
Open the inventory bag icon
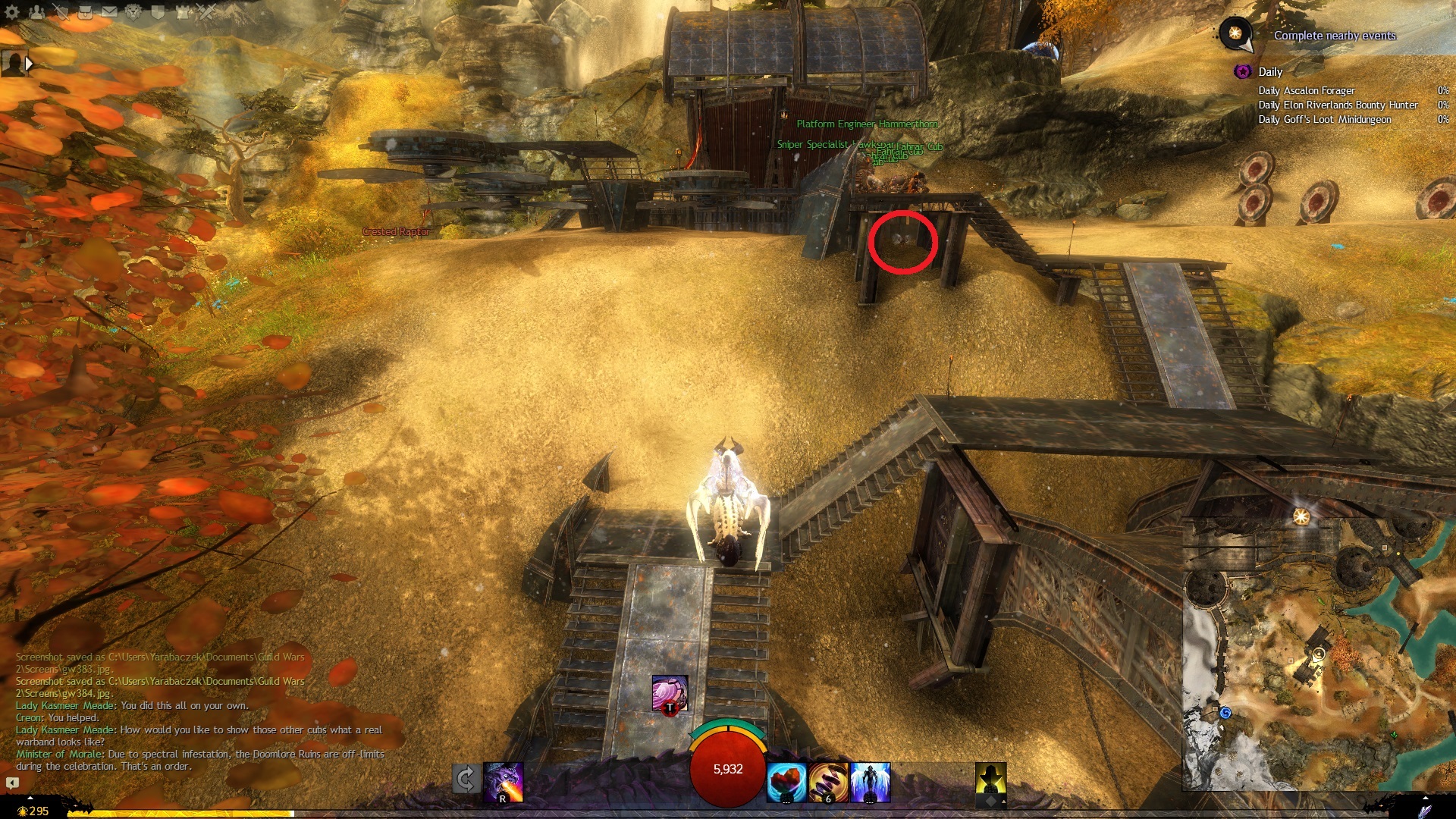pyautogui.click(x=85, y=11)
